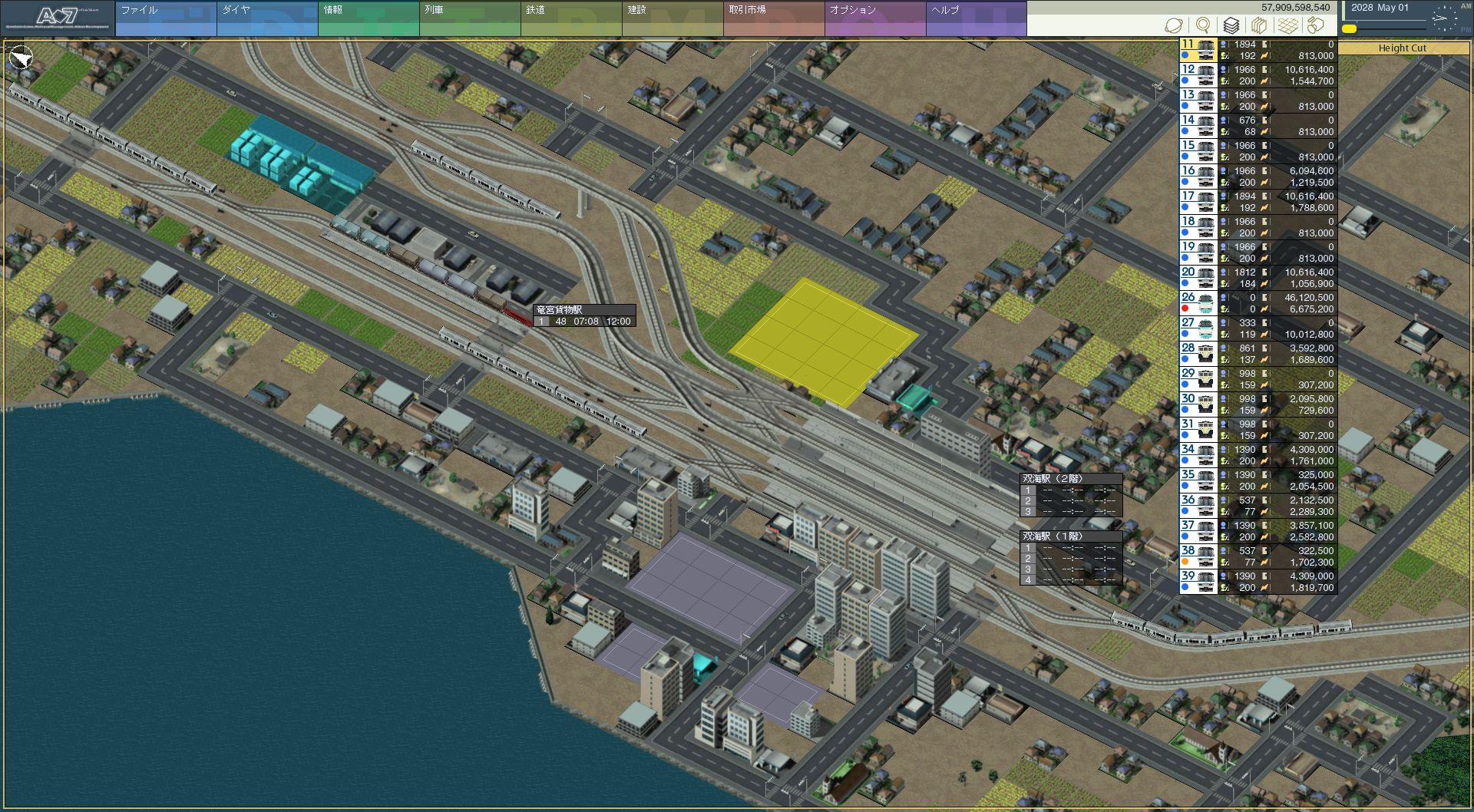Open the ヘルプ (Help) menu

pos(976,18)
